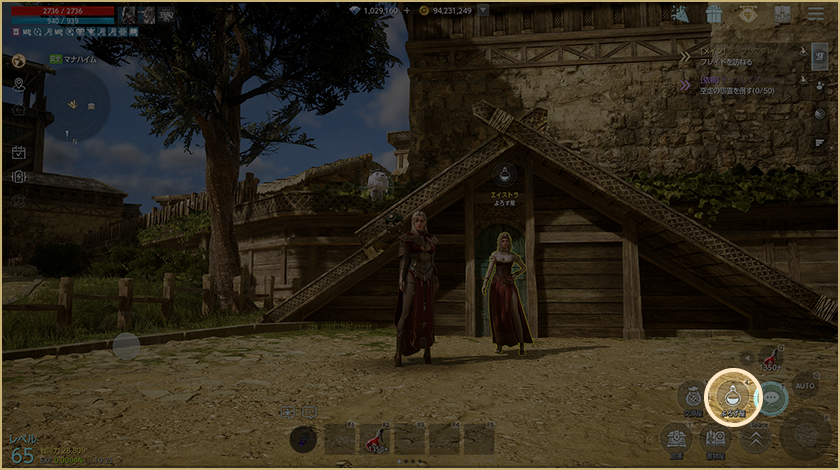Click the red item in the hotbar
This screenshot has height=470, width=840.
[374, 438]
